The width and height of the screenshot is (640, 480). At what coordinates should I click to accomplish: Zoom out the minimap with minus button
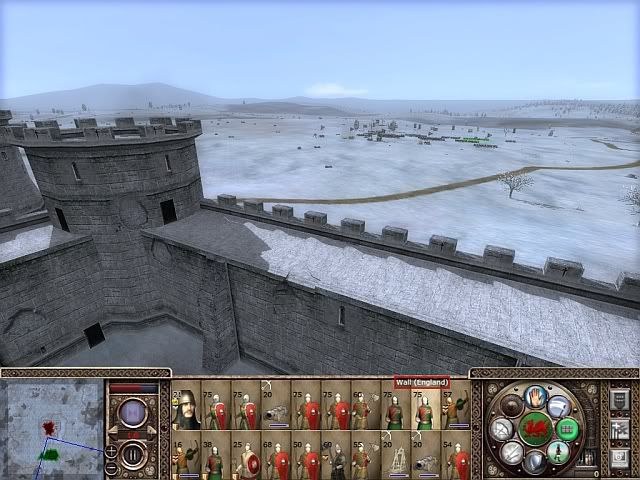pos(111,467)
